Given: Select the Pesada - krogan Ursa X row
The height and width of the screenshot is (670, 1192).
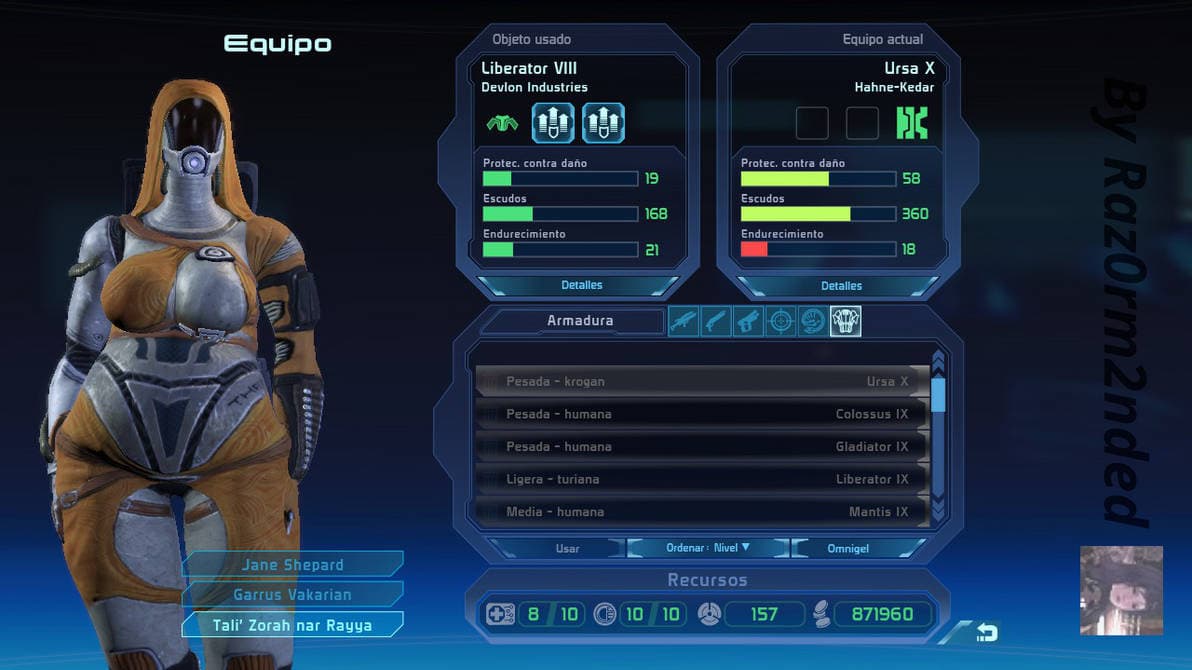Looking at the screenshot, I should point(702,381).
